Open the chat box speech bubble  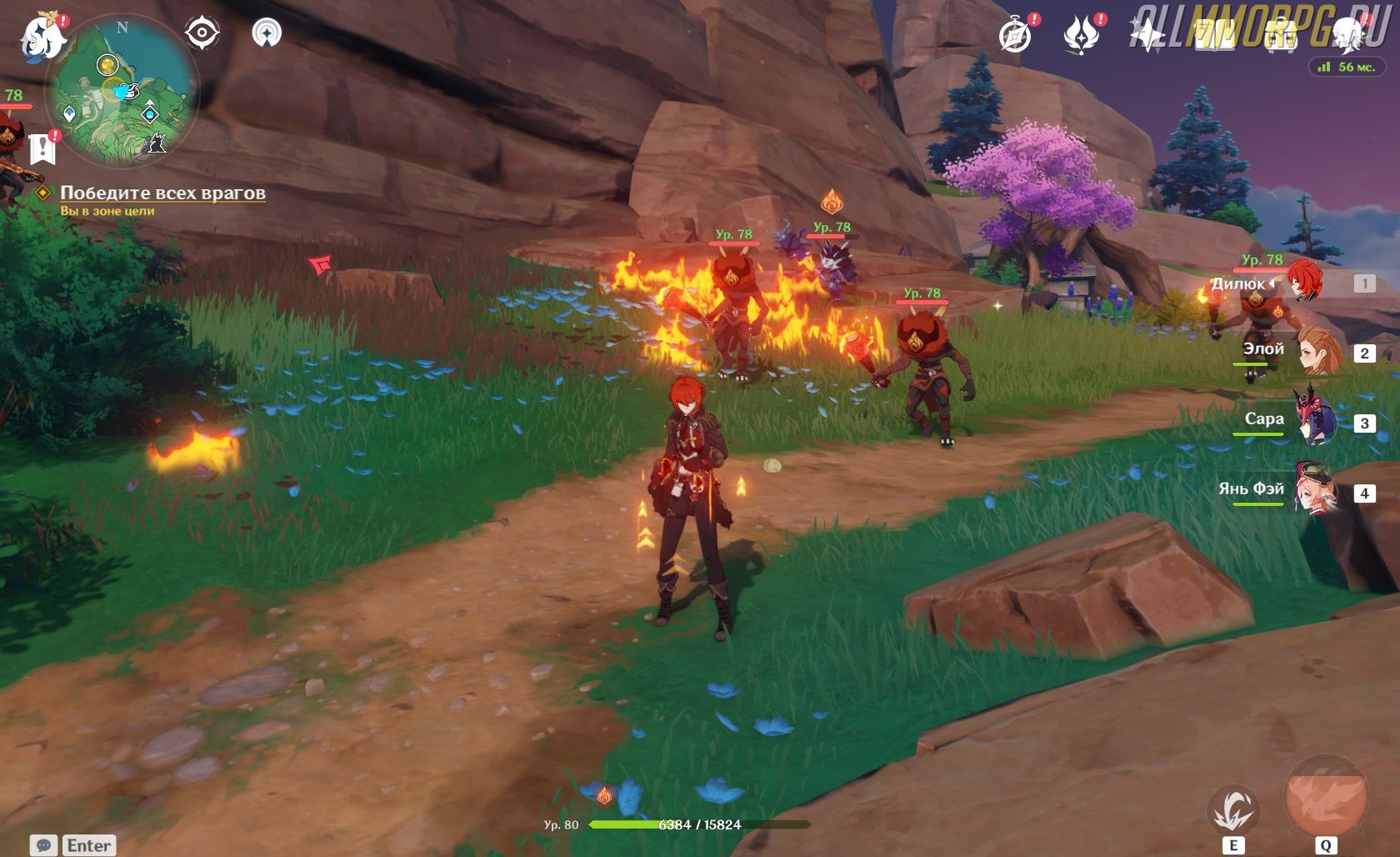click(44, 845)
